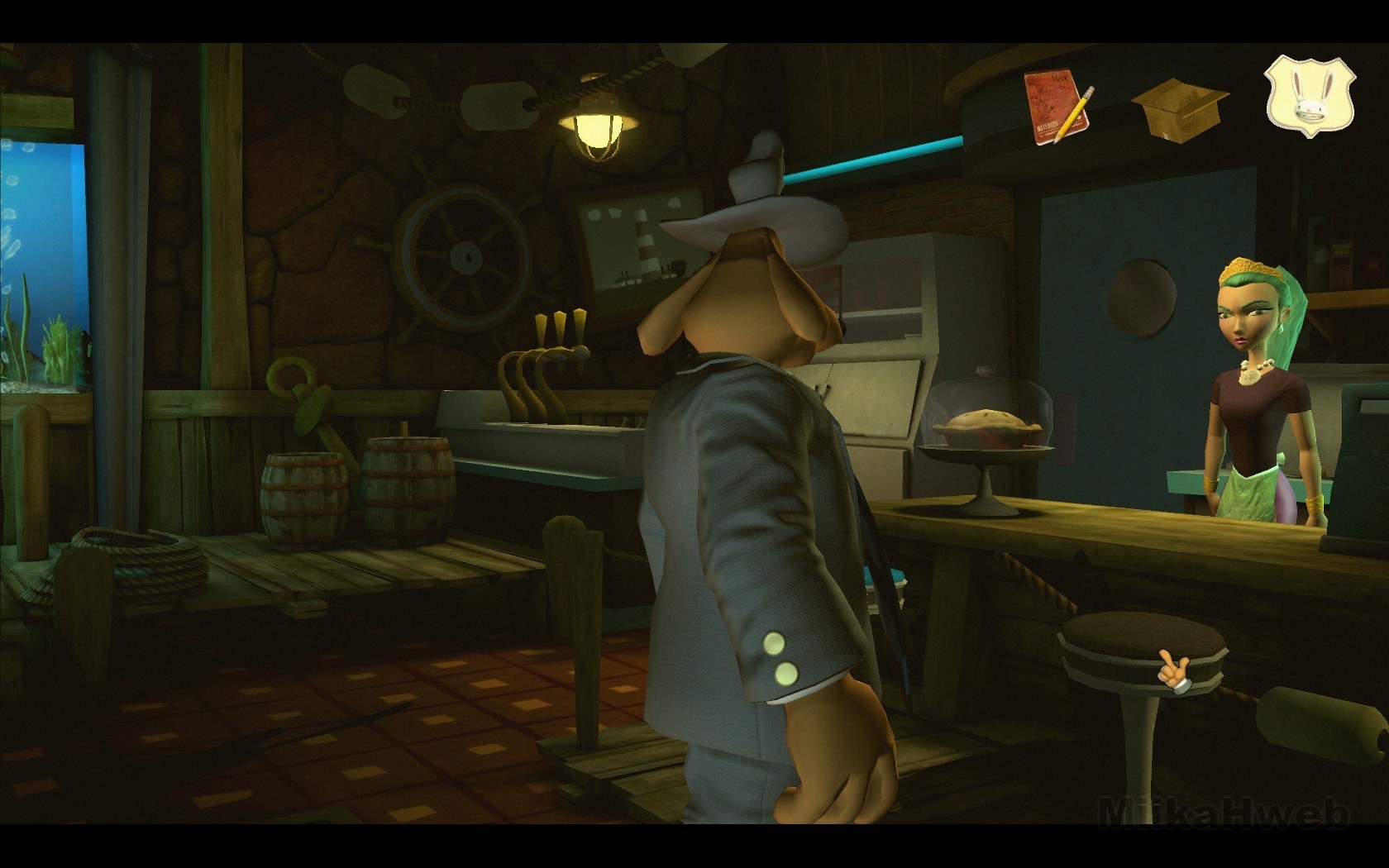This screenshot has width=1389, height=868.
Task: Open the red notebook with pencil
Action: [1057, 107]
